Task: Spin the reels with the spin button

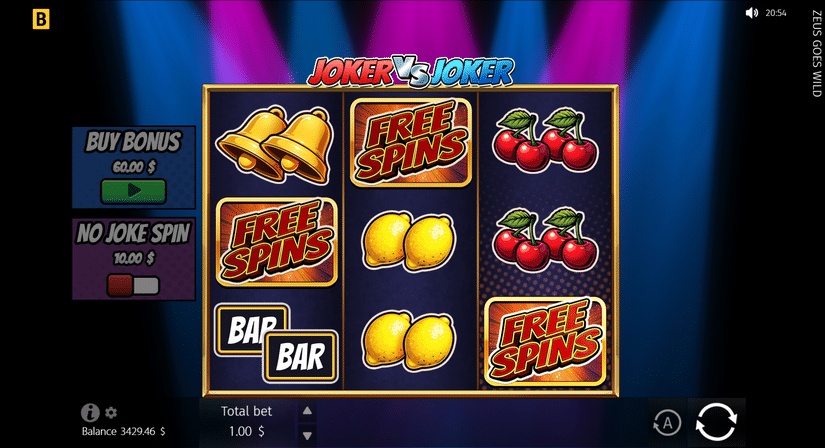Action: pyautogui.click(x=716, y=422)
